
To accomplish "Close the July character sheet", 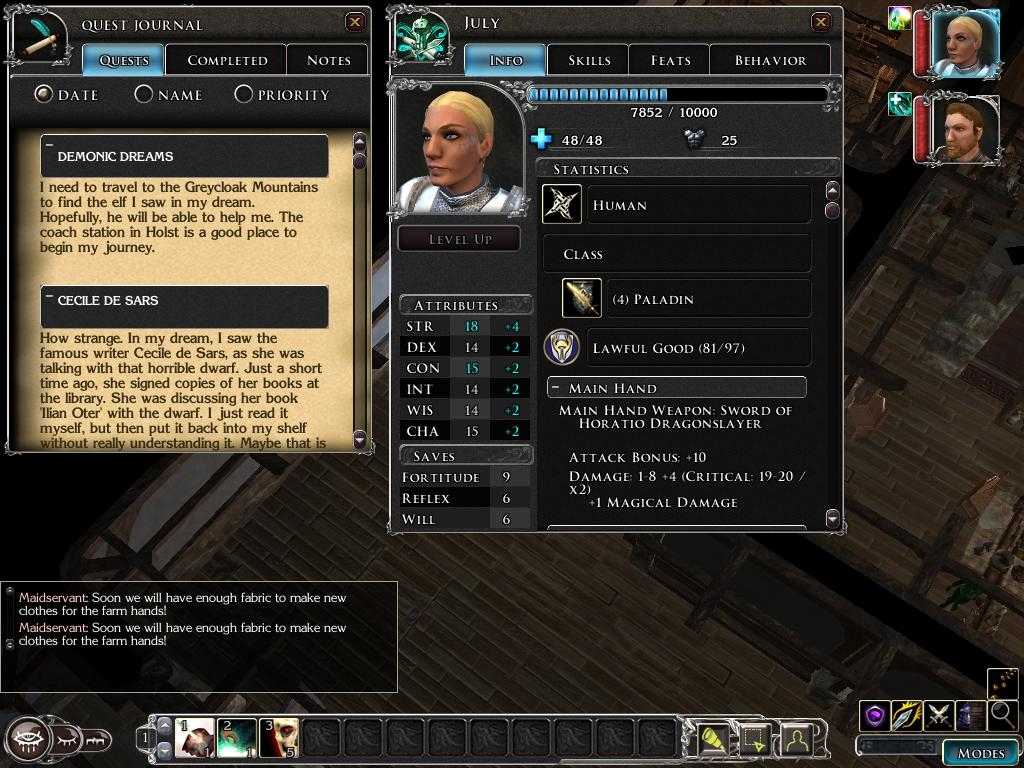I will [821, 22].
